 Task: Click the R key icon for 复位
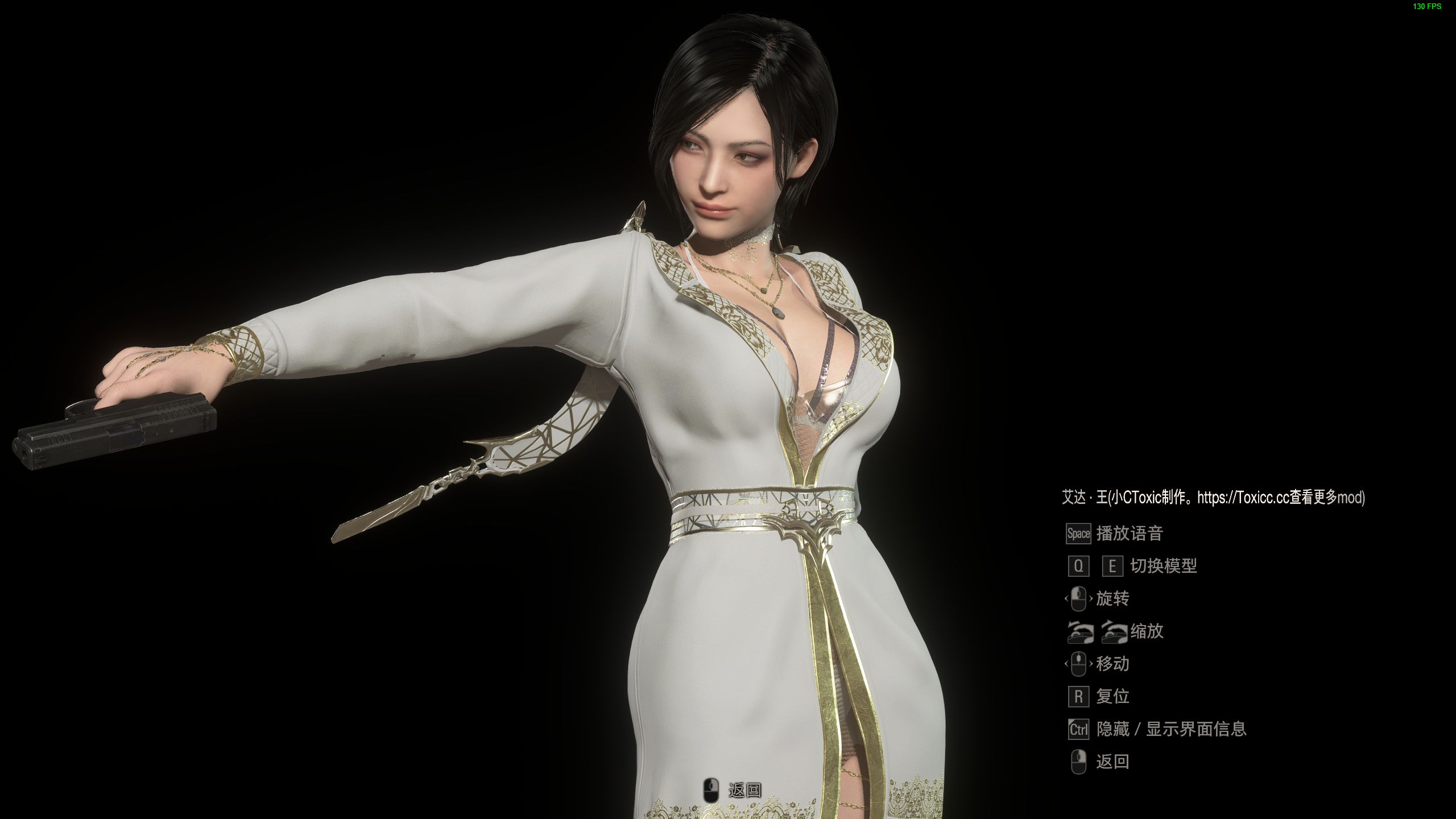click(1078, 696)
